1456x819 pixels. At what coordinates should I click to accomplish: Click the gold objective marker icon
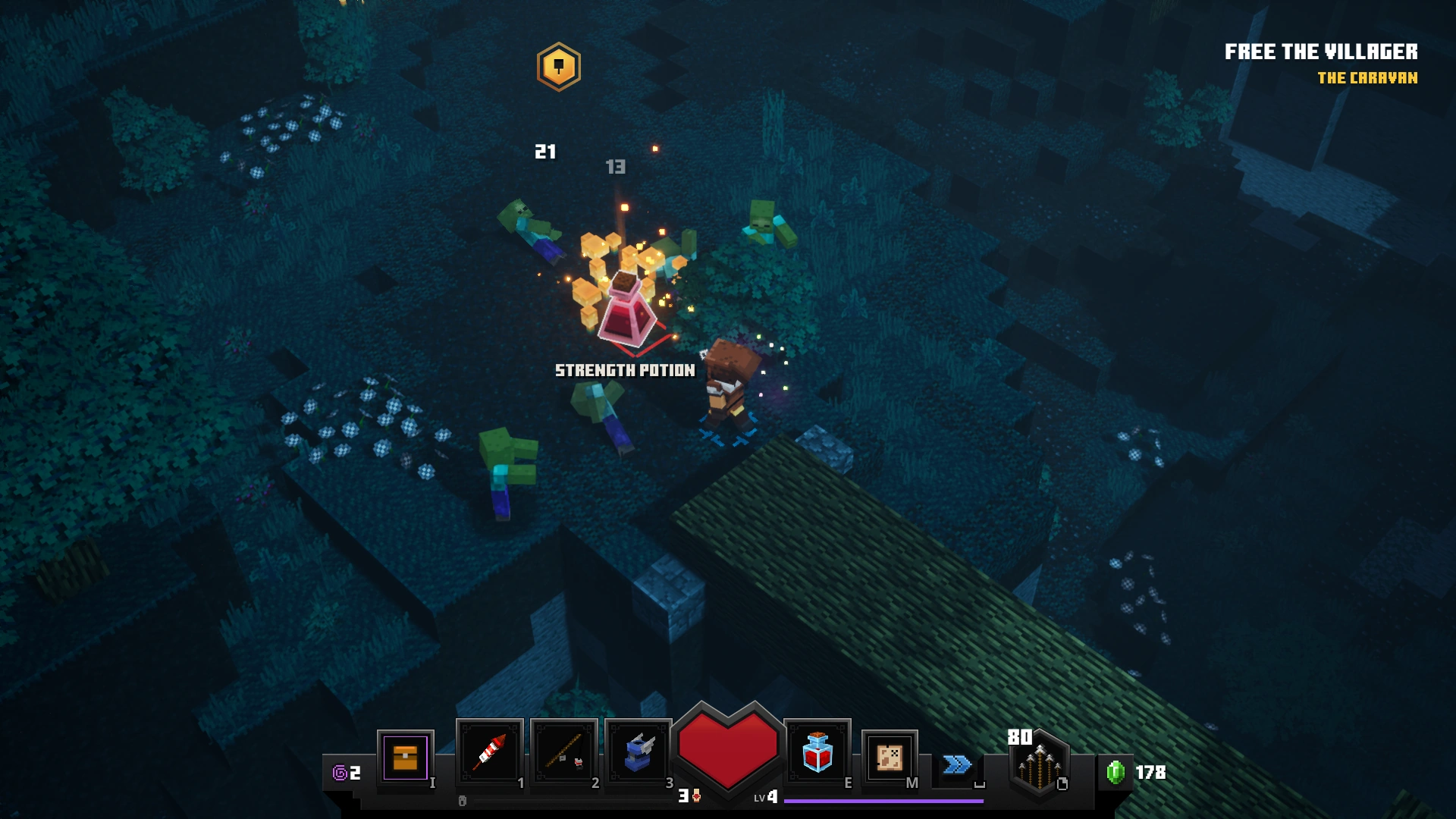(x=557, y=66)
